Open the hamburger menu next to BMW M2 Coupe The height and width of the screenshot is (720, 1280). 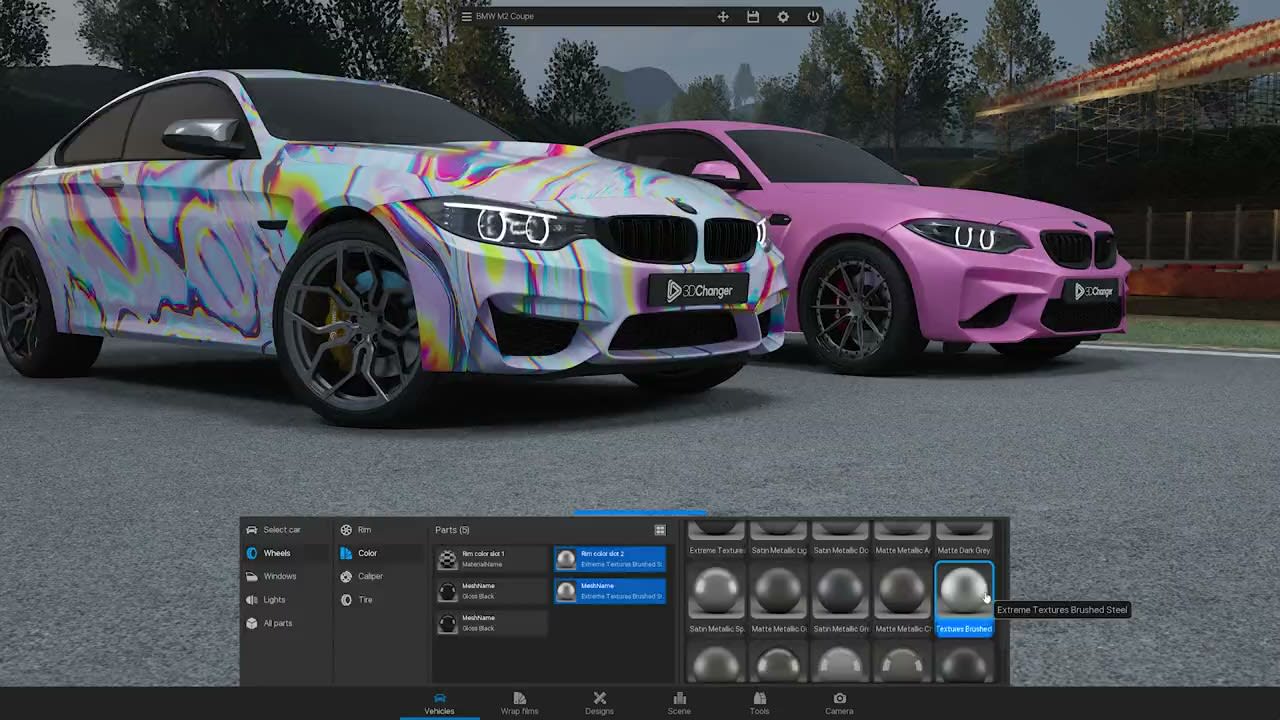(466, 16)
